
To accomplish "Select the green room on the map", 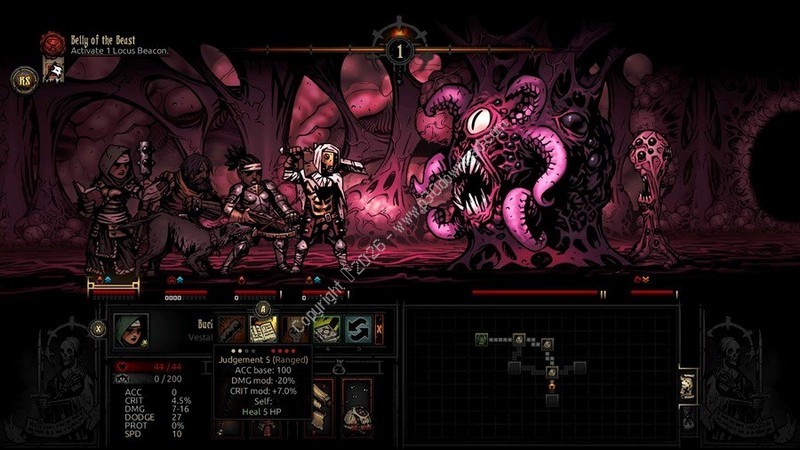I will 481,341.
